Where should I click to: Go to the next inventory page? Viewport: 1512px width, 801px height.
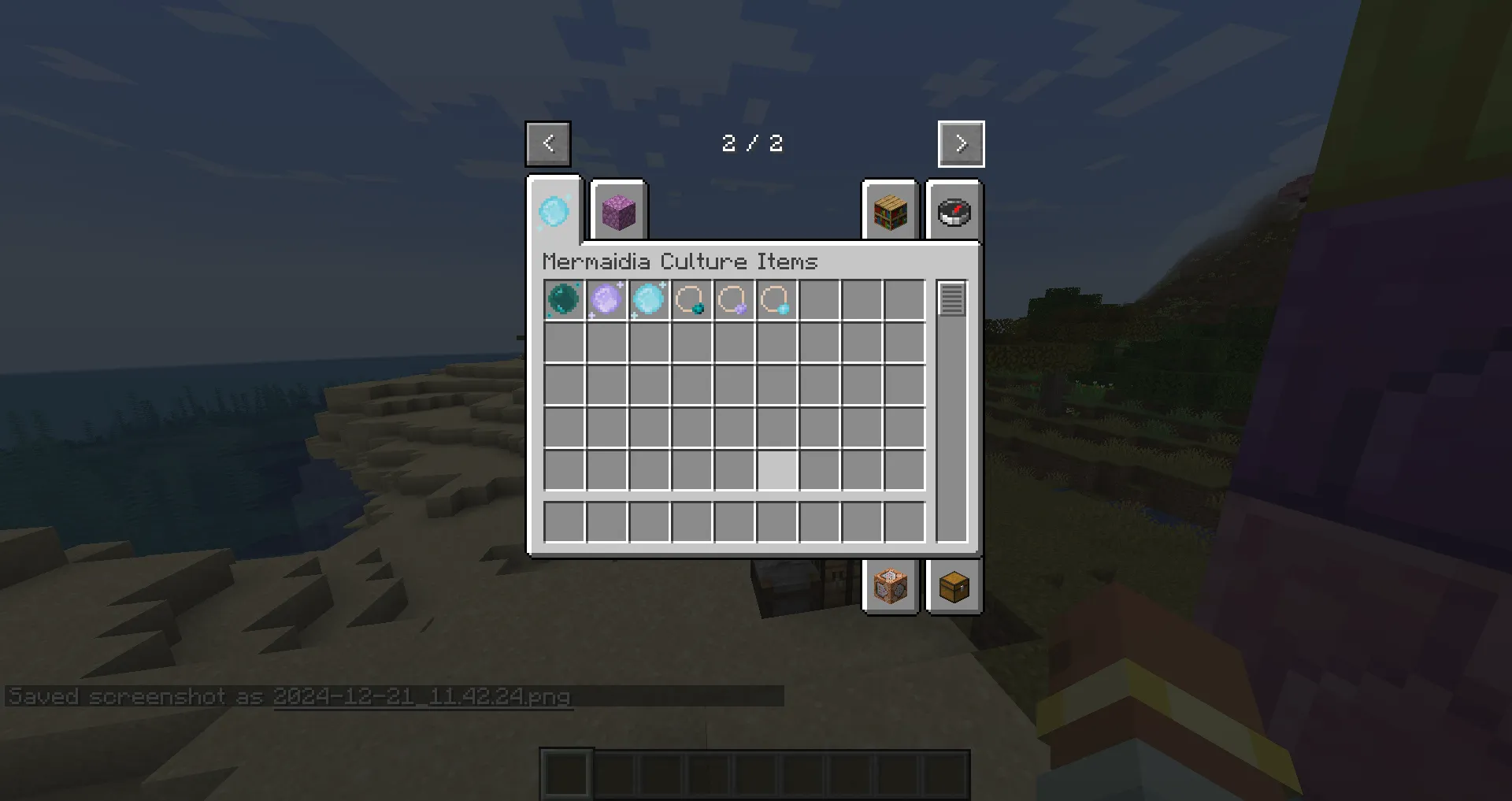tap(961, 143)
